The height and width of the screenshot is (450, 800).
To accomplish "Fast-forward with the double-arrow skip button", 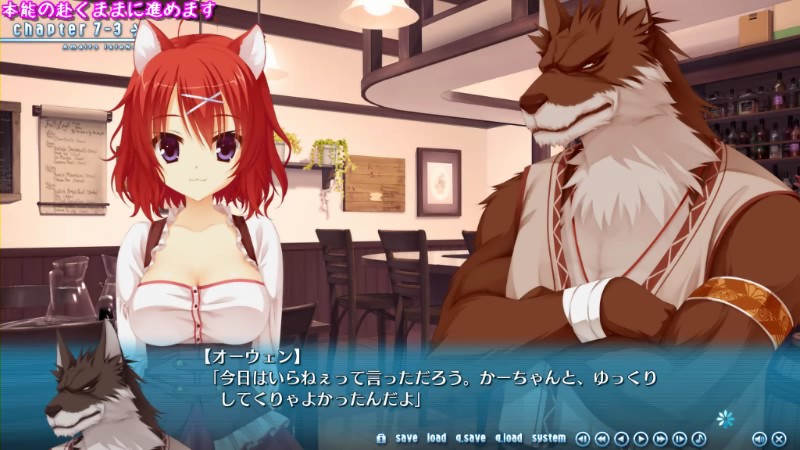I will (660, 438).
